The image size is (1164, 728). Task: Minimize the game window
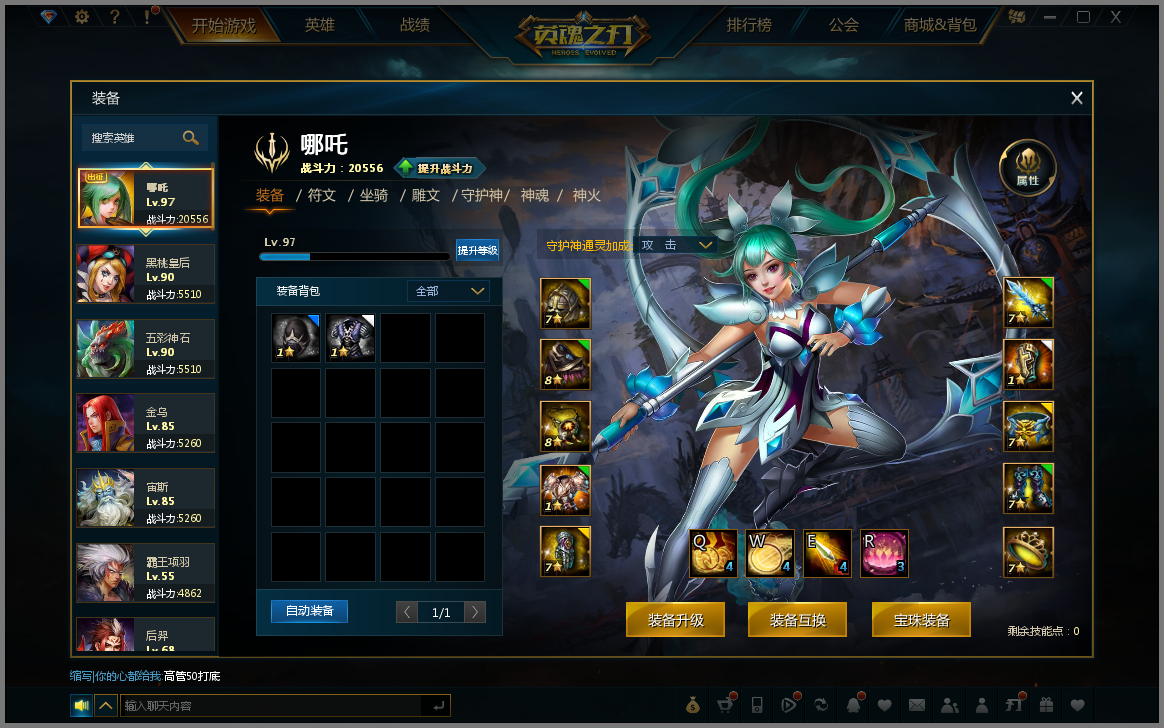[1050, 17]
